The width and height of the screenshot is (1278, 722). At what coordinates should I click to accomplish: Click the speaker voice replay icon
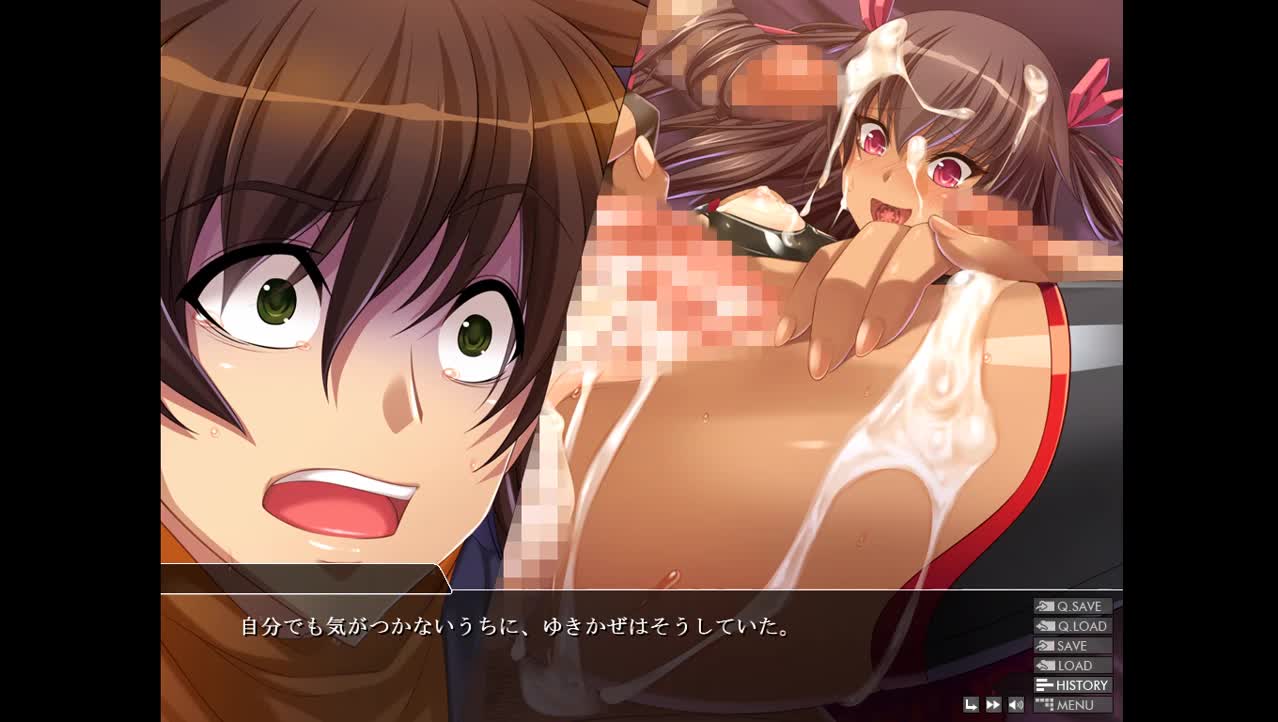point(1015,705)
